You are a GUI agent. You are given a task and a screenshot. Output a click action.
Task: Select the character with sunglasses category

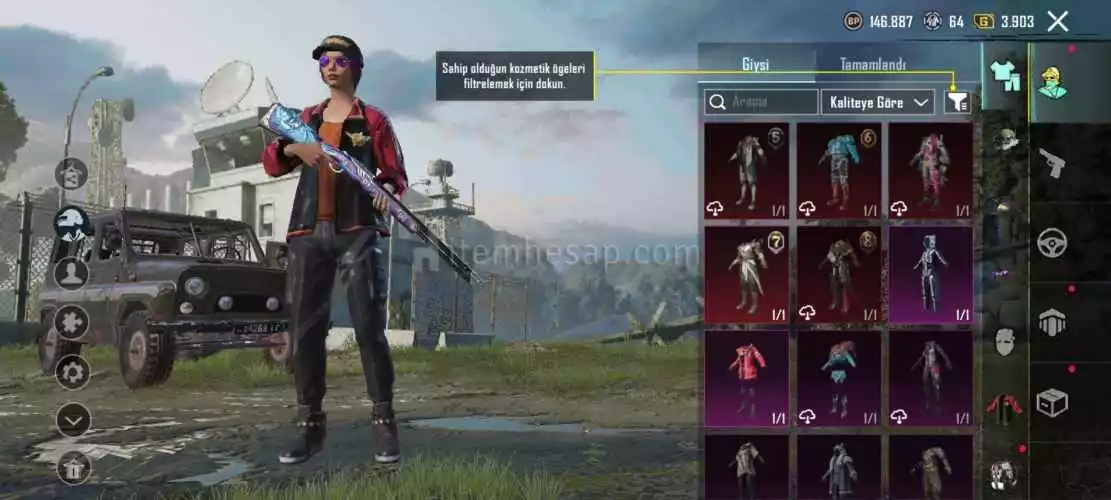(x=1052, y=82)
